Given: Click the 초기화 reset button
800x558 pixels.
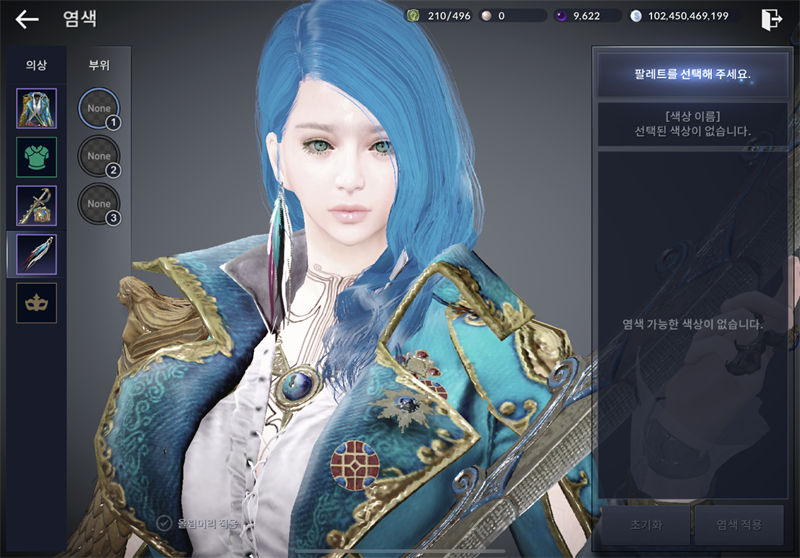Looking at the screenshot, I should (643, 524).
